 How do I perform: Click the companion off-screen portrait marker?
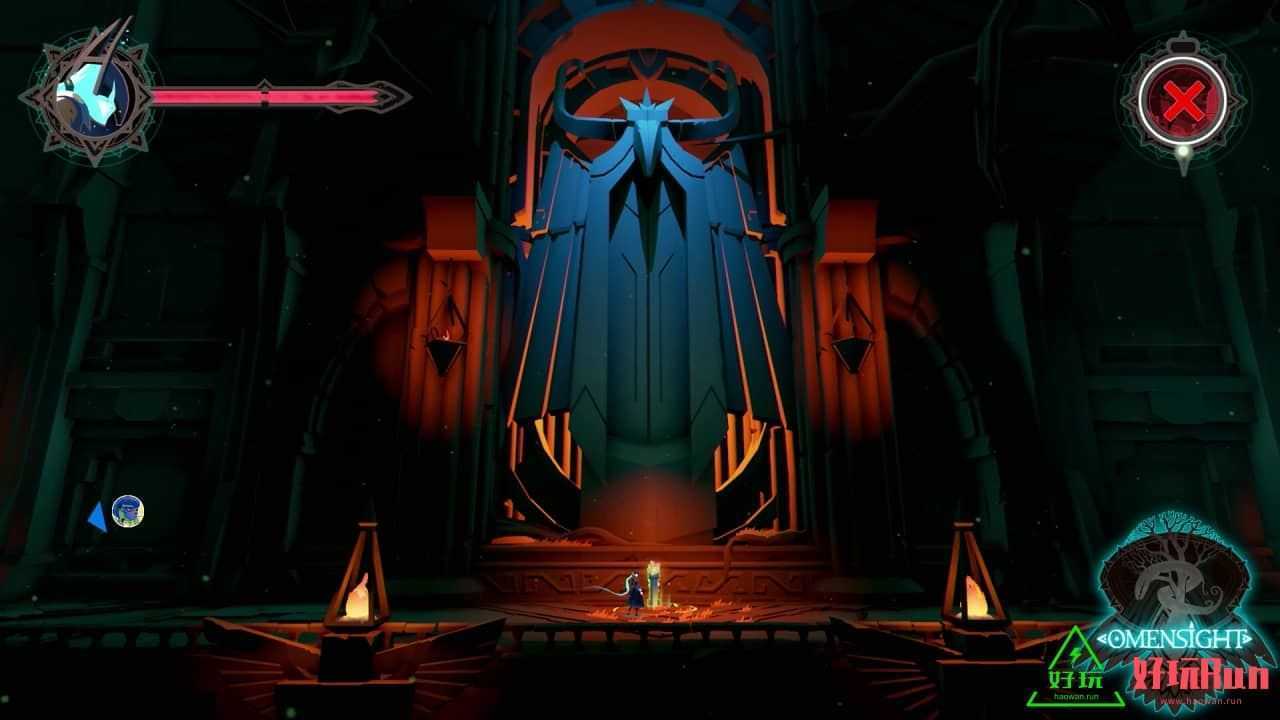(x=127, y=511)
